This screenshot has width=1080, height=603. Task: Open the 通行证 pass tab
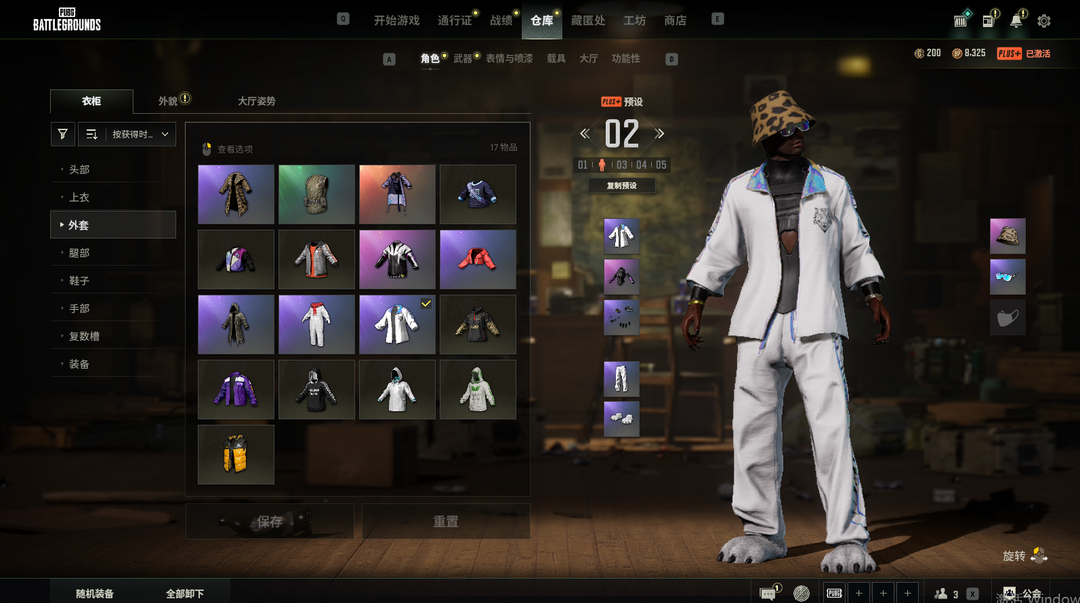coord(455,20)
